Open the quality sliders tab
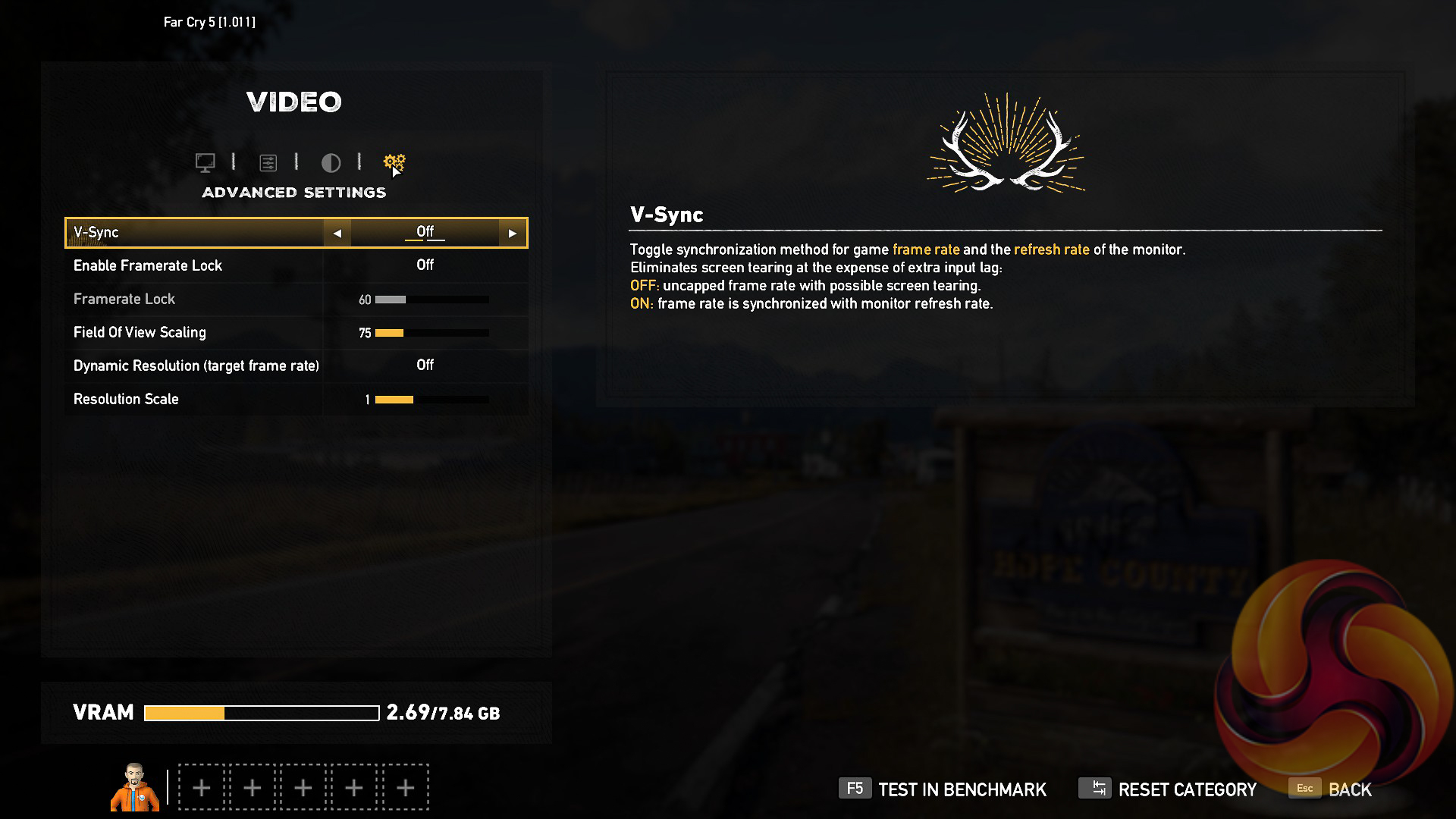The width and height of the screenshot is (1456, 819). pos(268,162)
